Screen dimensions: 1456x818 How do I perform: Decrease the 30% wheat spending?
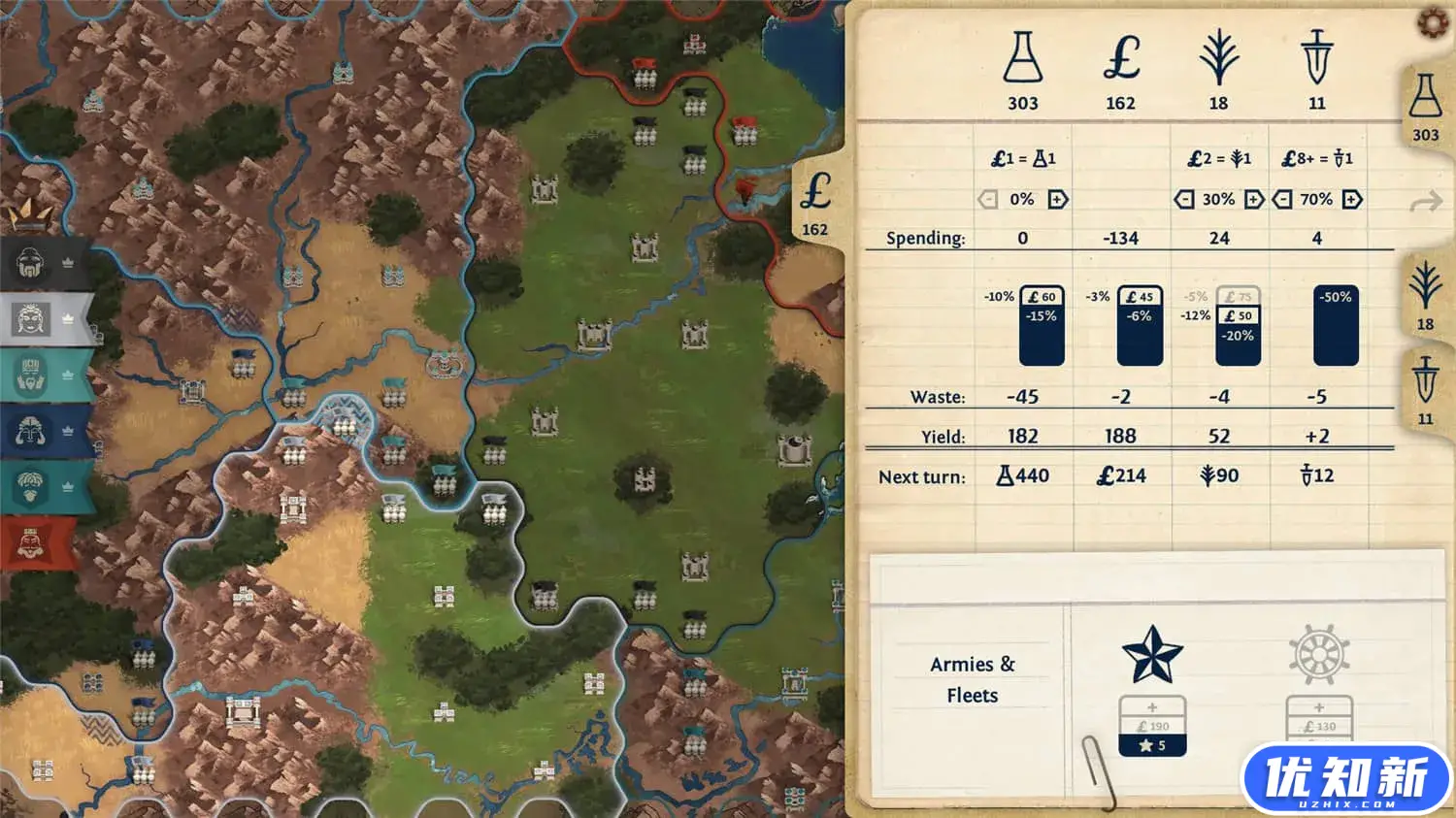point(1183,199)
